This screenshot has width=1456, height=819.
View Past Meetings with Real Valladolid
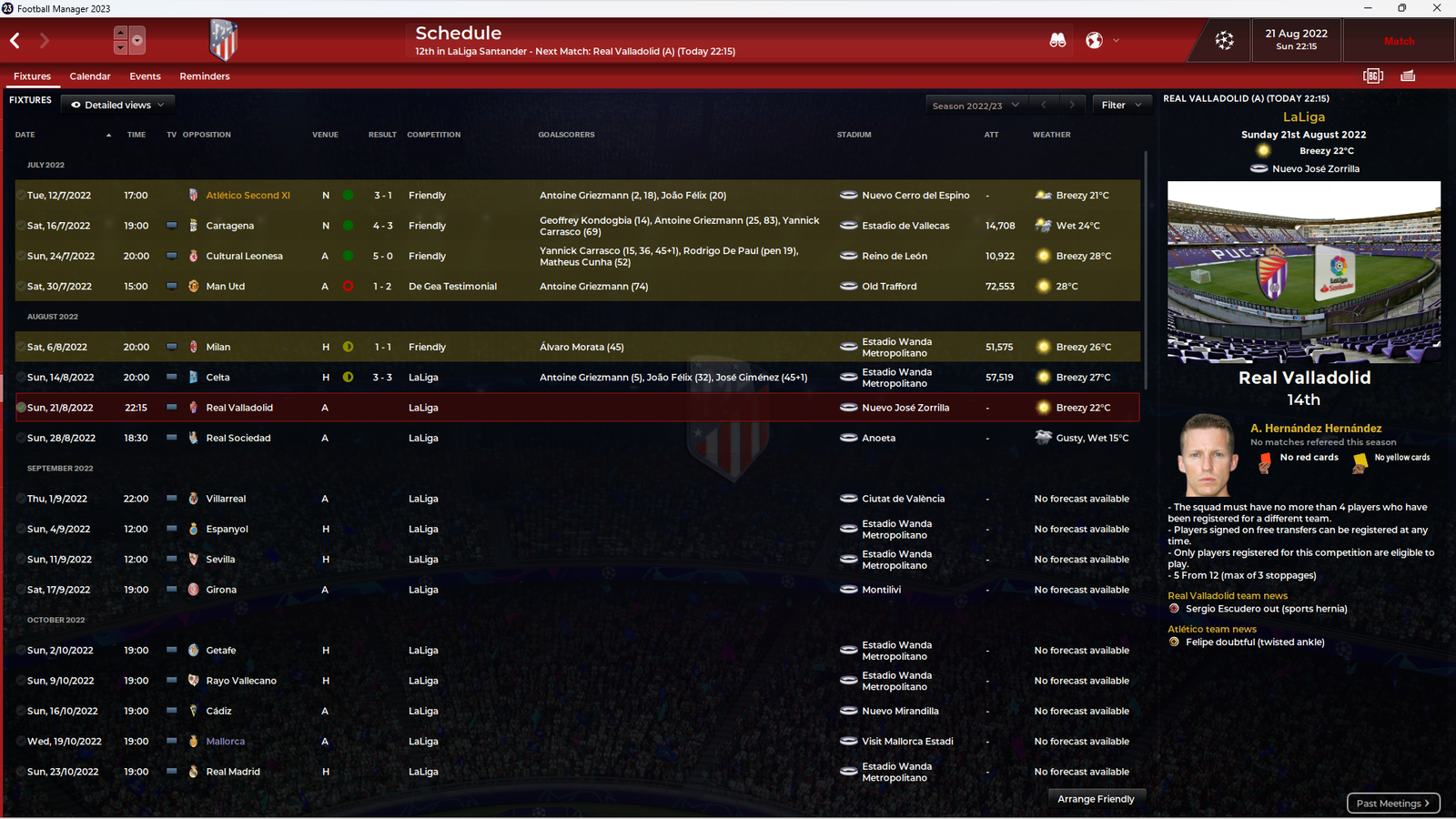coord(1392,804)
